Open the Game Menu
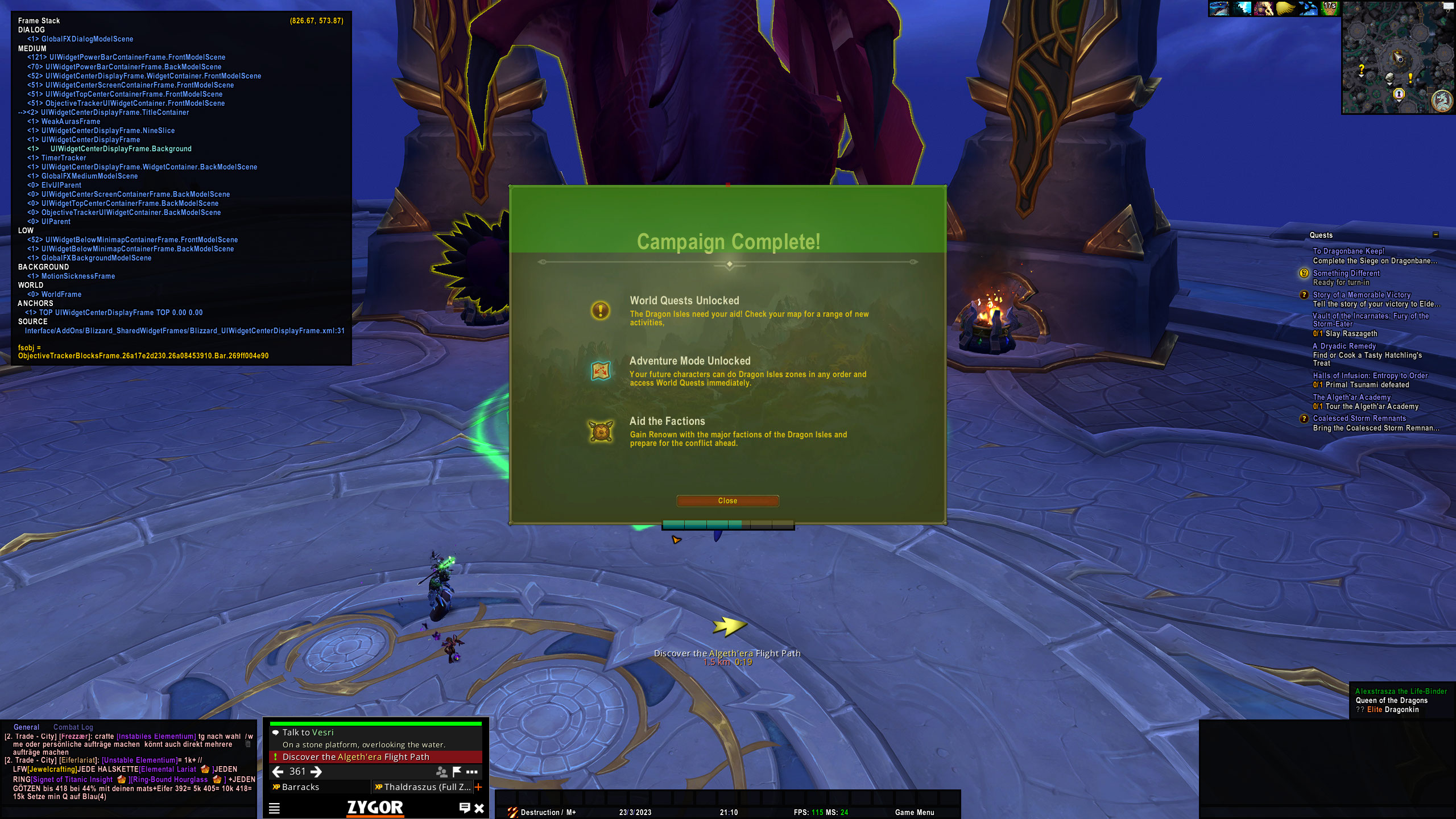This screenshot has height=819, width=1456. [x=916, y=812]
